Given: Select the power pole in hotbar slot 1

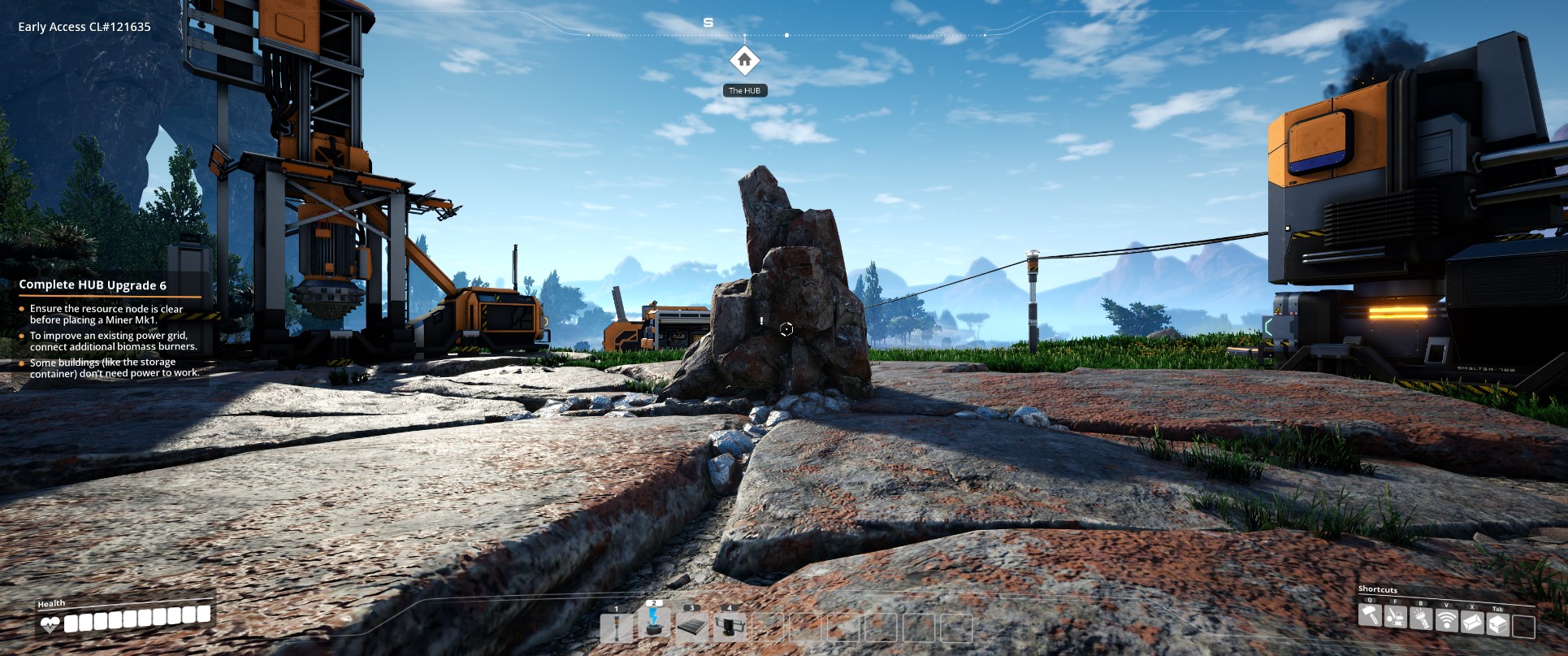Looking at the screenshot, I should coord(617,628).
